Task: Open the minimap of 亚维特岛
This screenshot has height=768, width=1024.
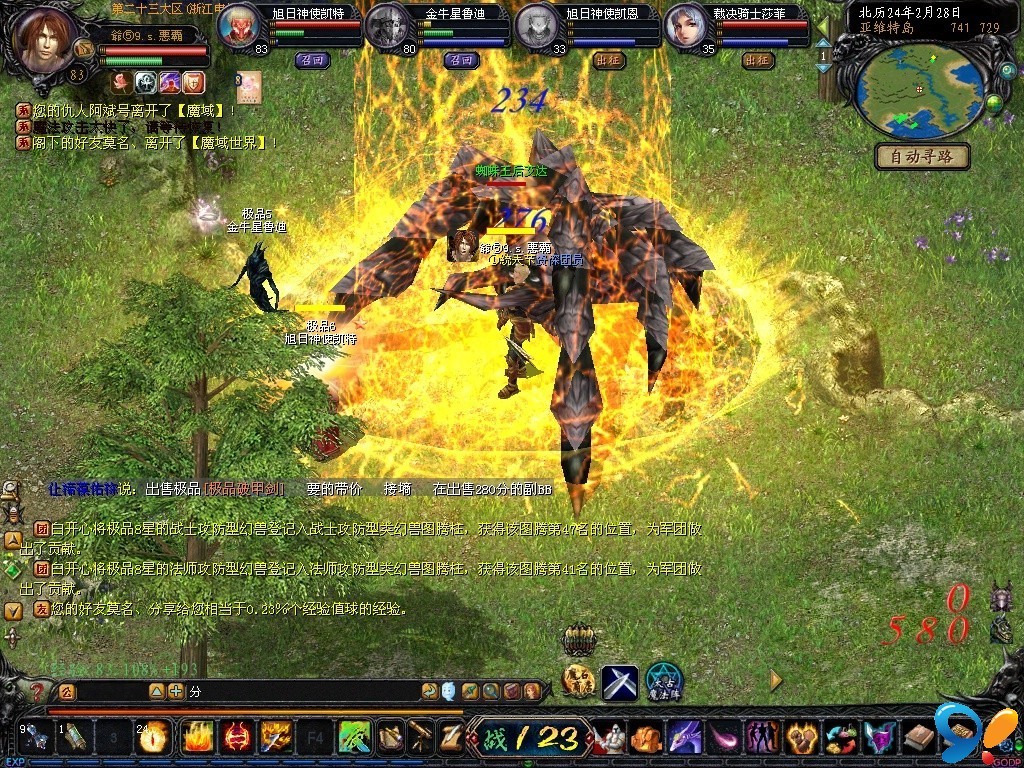Action: tap(919, 89)
